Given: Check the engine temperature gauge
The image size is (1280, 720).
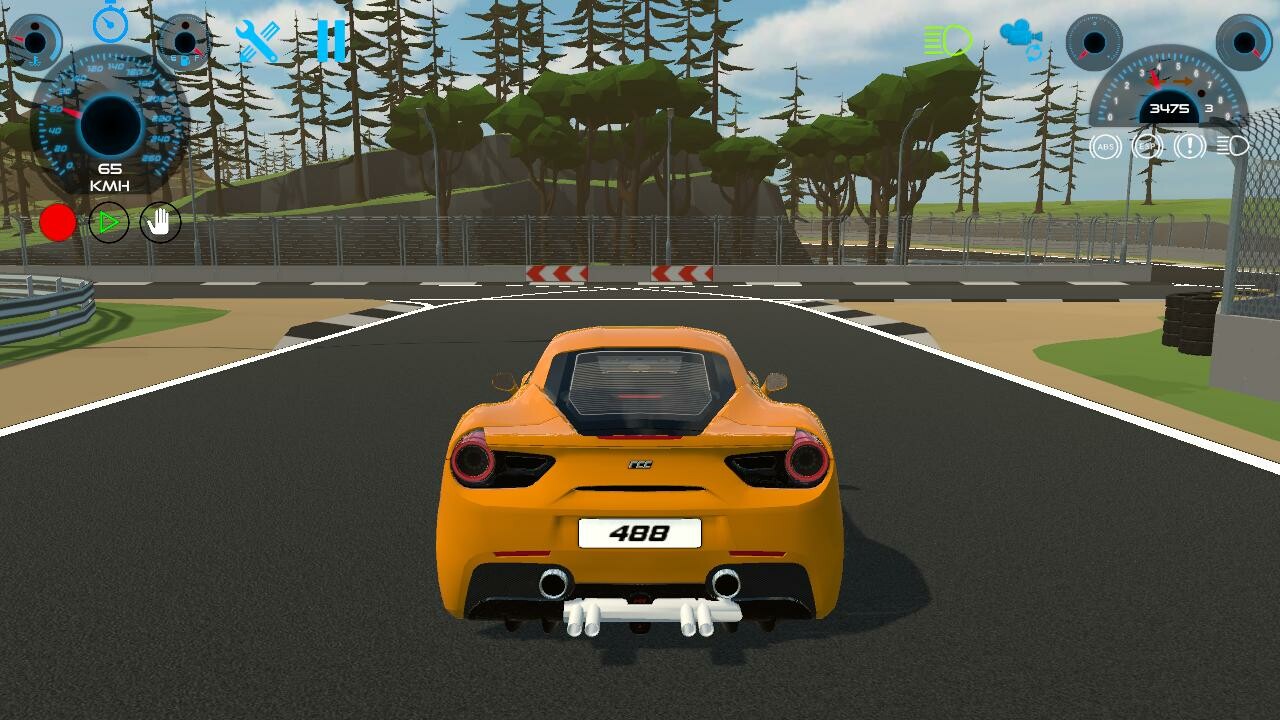Looking at the screenshot, I should point(35,40).
